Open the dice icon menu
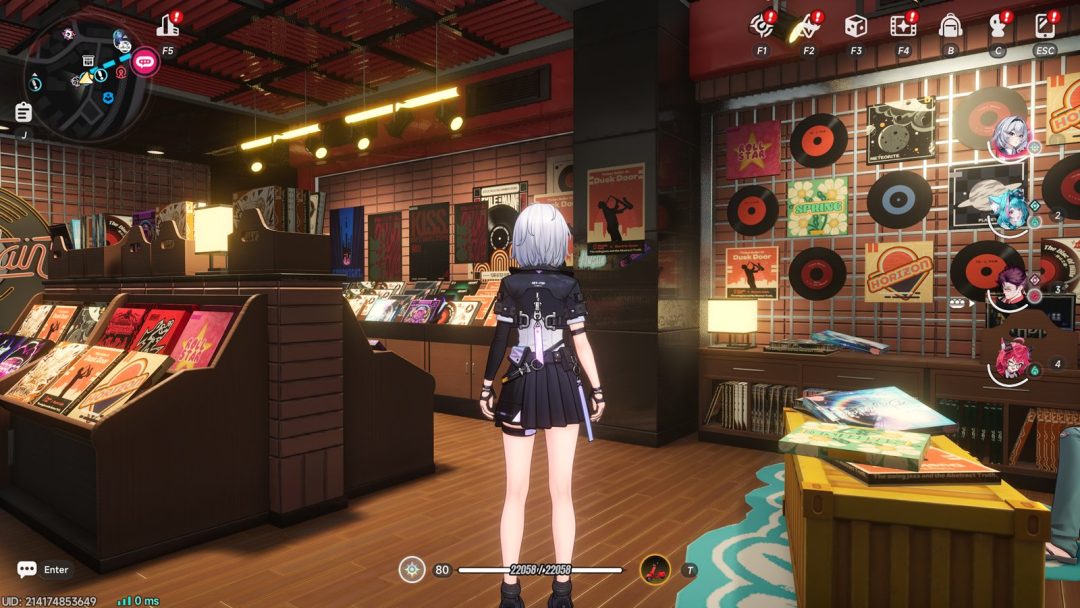The image size is (1080, 608). pyautogui.click(x=855, y=26)
